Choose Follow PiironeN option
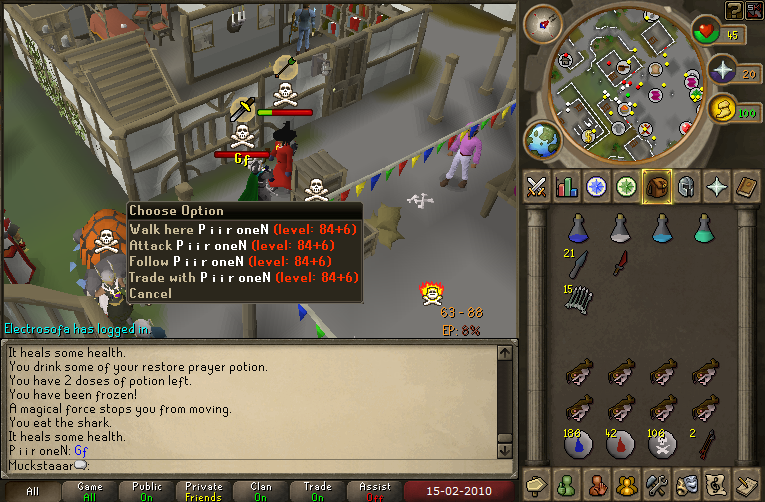The width and height of the screenshot is (765, 502). pos(244,261)
